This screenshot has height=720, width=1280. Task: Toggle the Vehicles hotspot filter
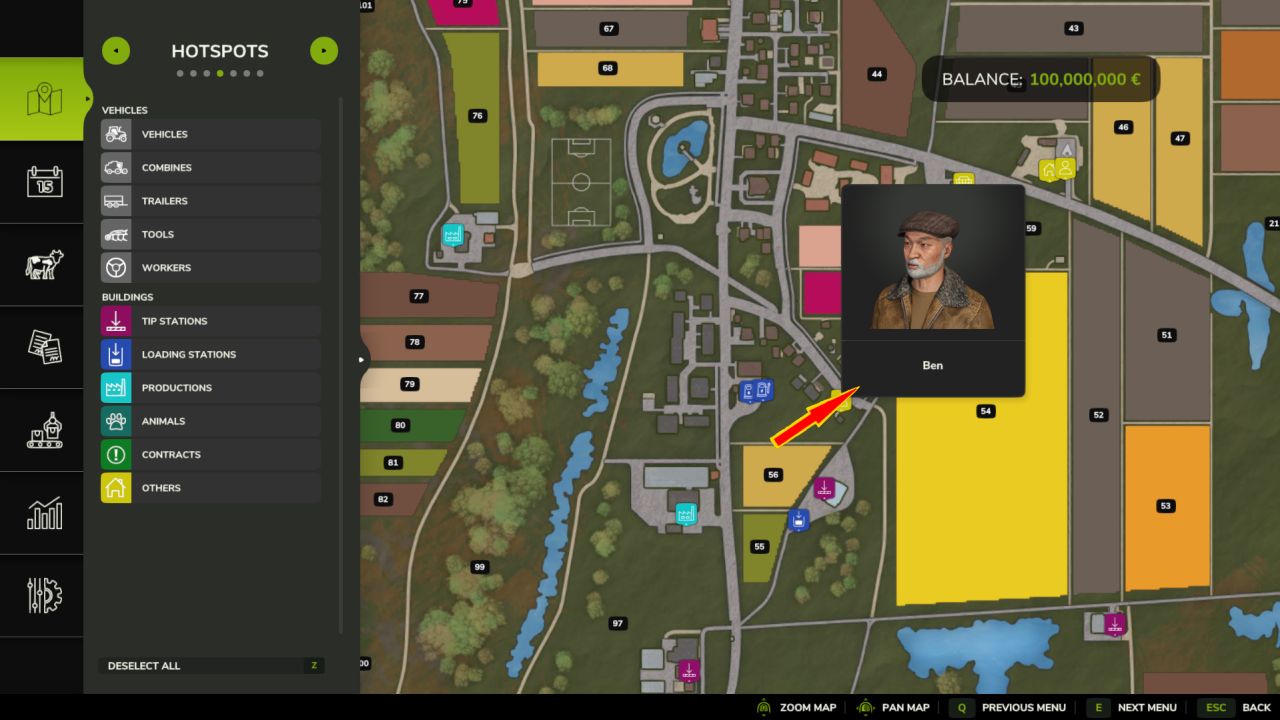211,134
